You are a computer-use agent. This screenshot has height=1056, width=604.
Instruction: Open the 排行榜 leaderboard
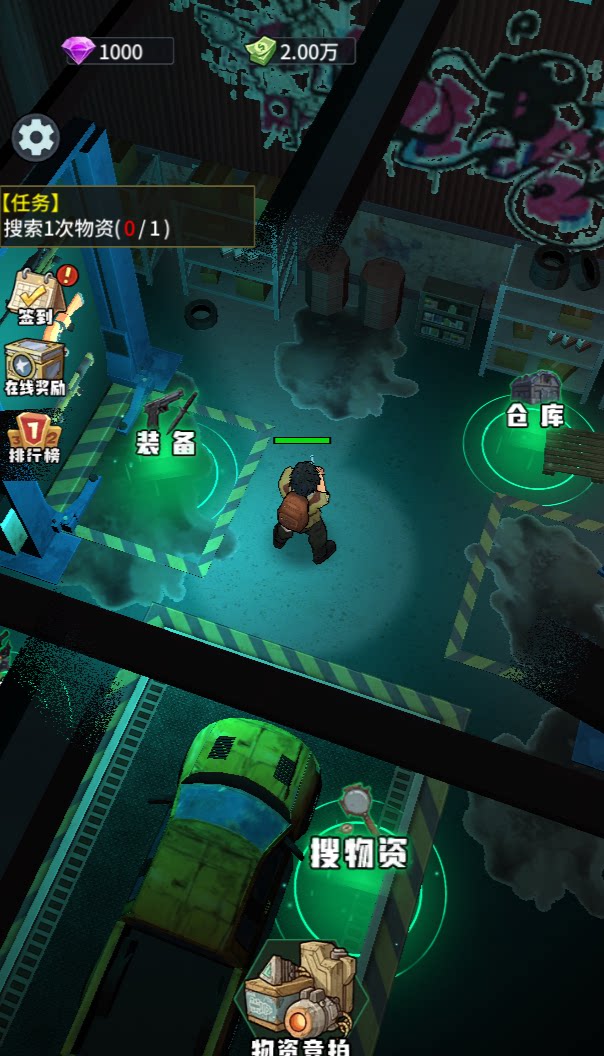pyautogui.click(x=35, y=439)
